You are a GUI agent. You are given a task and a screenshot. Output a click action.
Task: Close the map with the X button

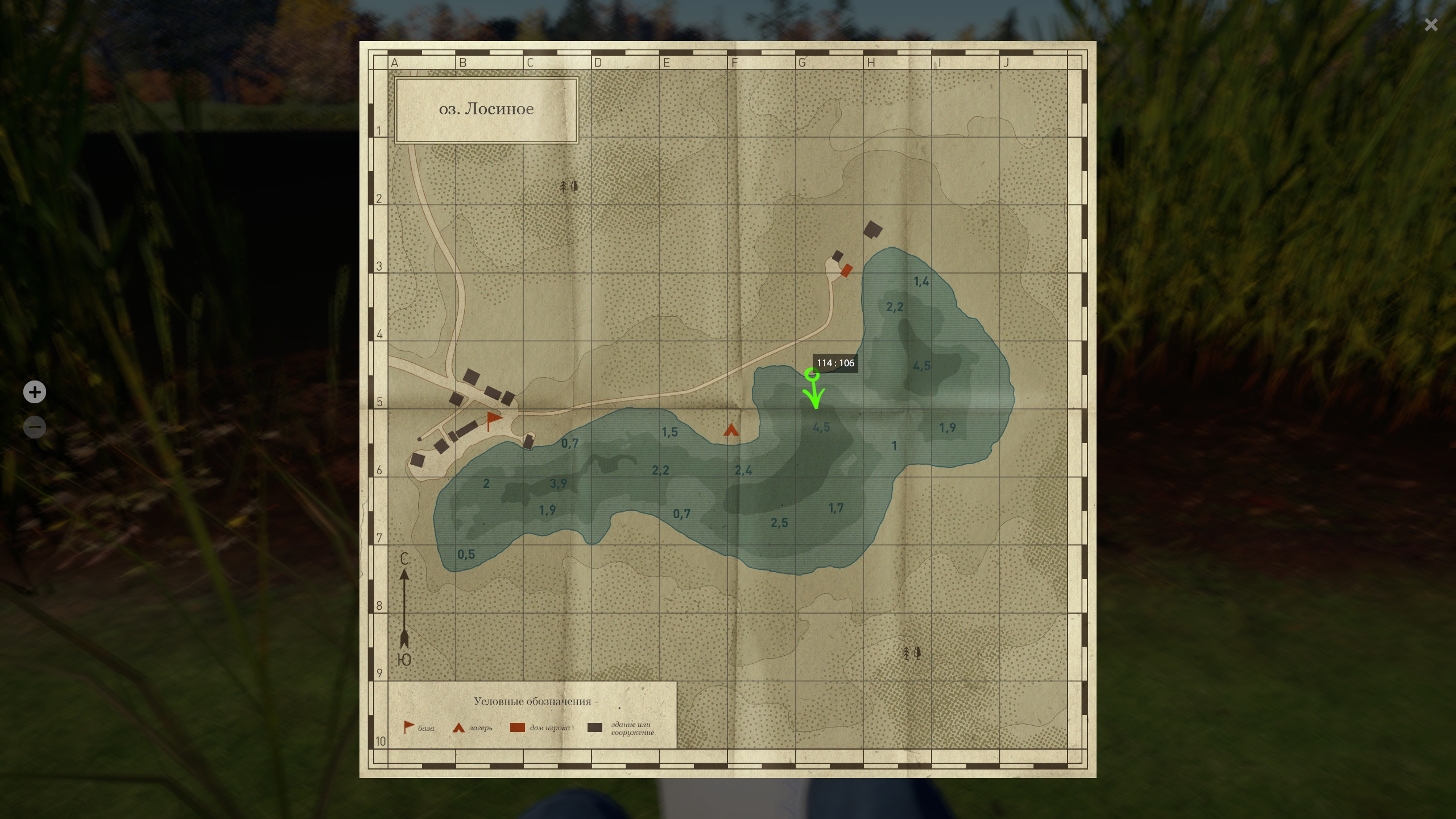(1431, 25)
